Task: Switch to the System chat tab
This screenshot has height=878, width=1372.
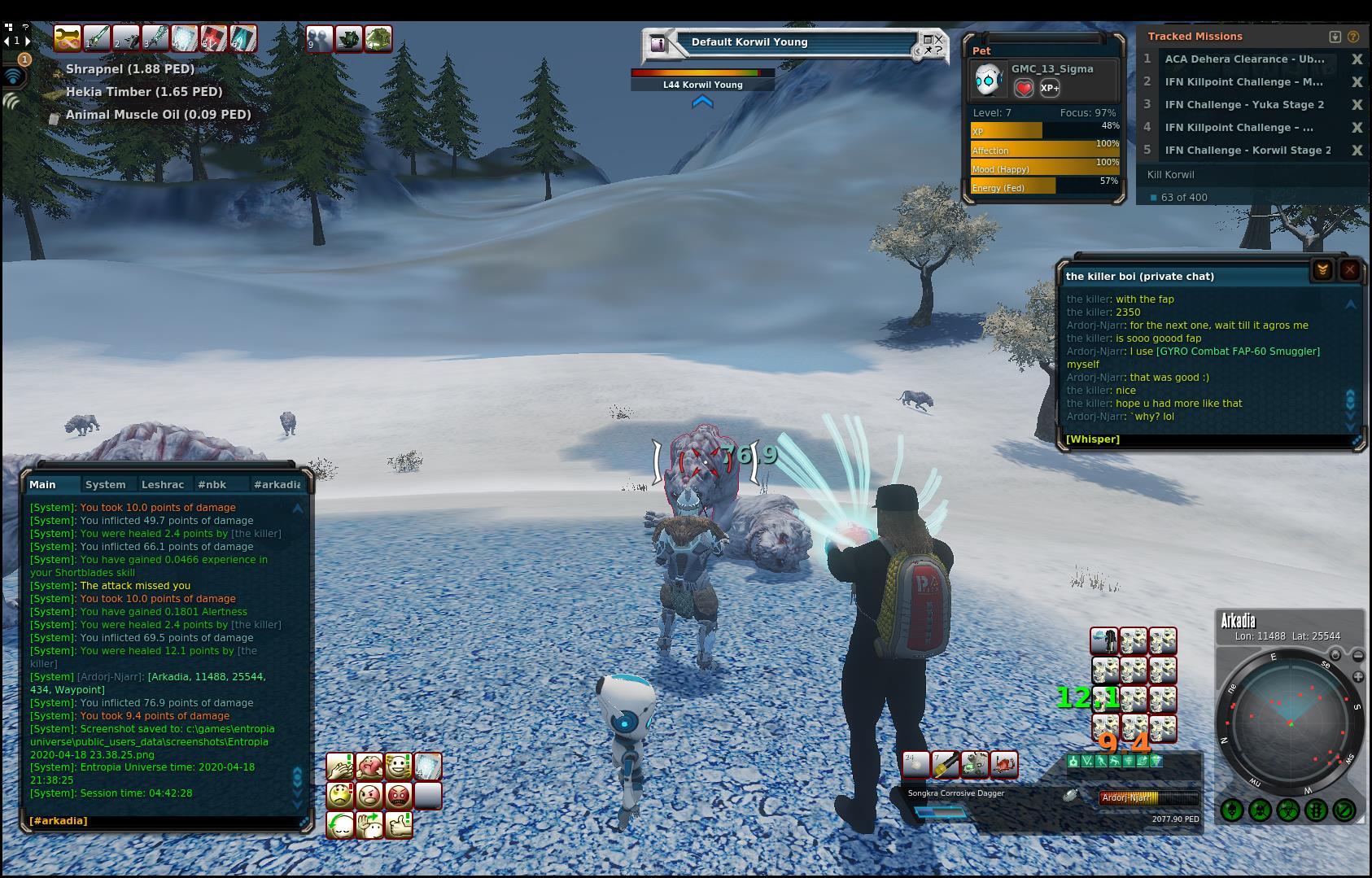Action: coord(106,484)
